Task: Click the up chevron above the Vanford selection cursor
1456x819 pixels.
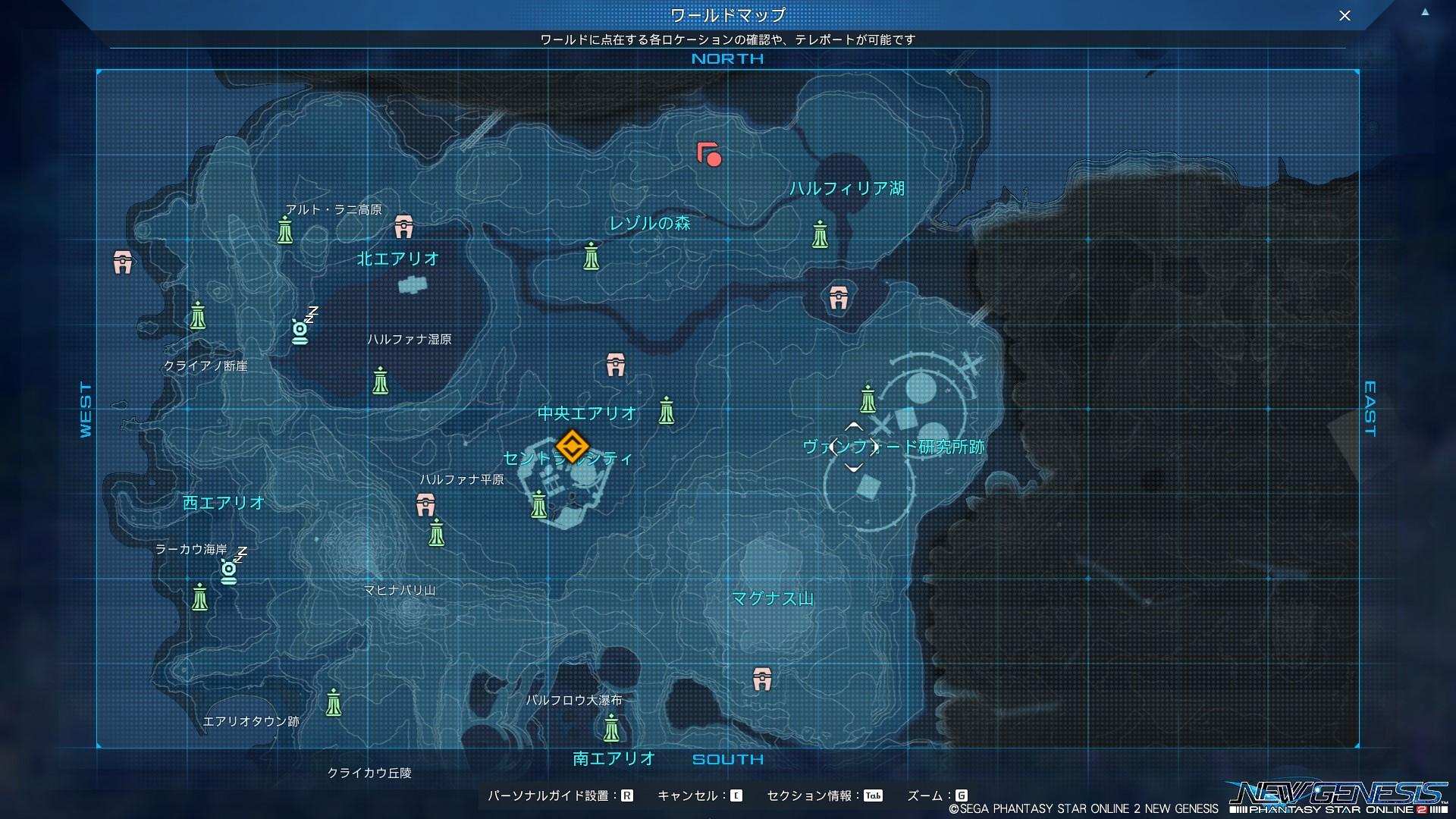Action: [852, 427]
